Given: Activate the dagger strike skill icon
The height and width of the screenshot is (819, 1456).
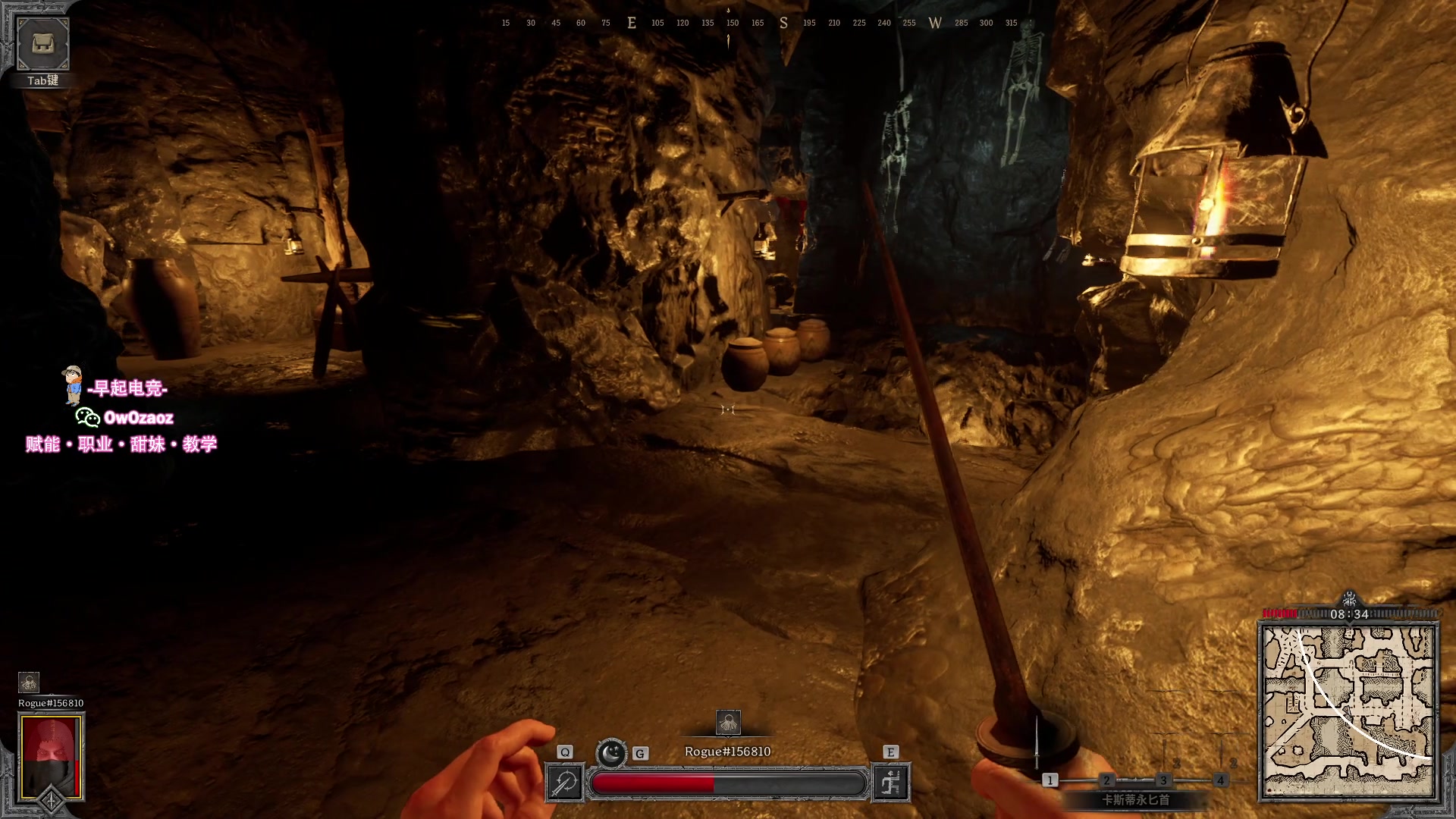Looking at the screenshot, I should (x=565, y=783).
